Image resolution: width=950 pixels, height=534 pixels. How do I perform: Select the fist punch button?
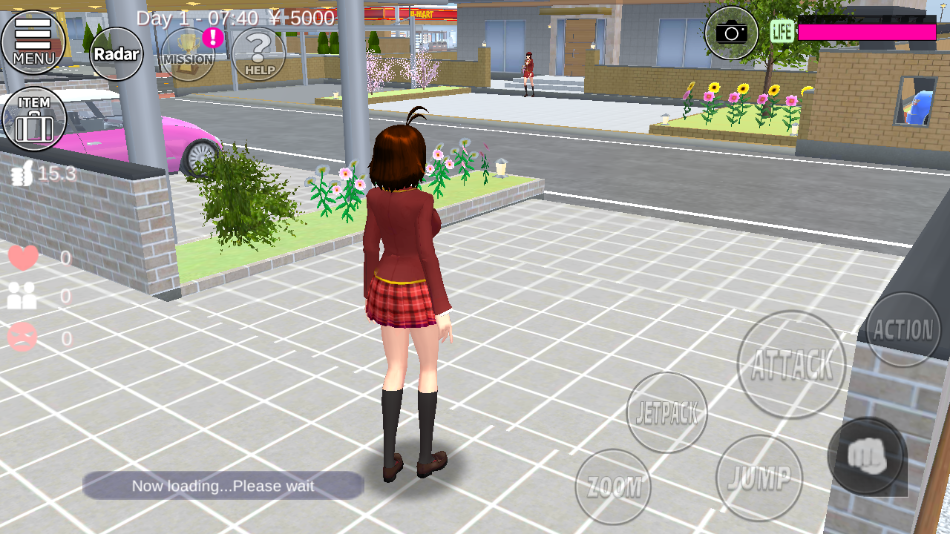(866, 455)
